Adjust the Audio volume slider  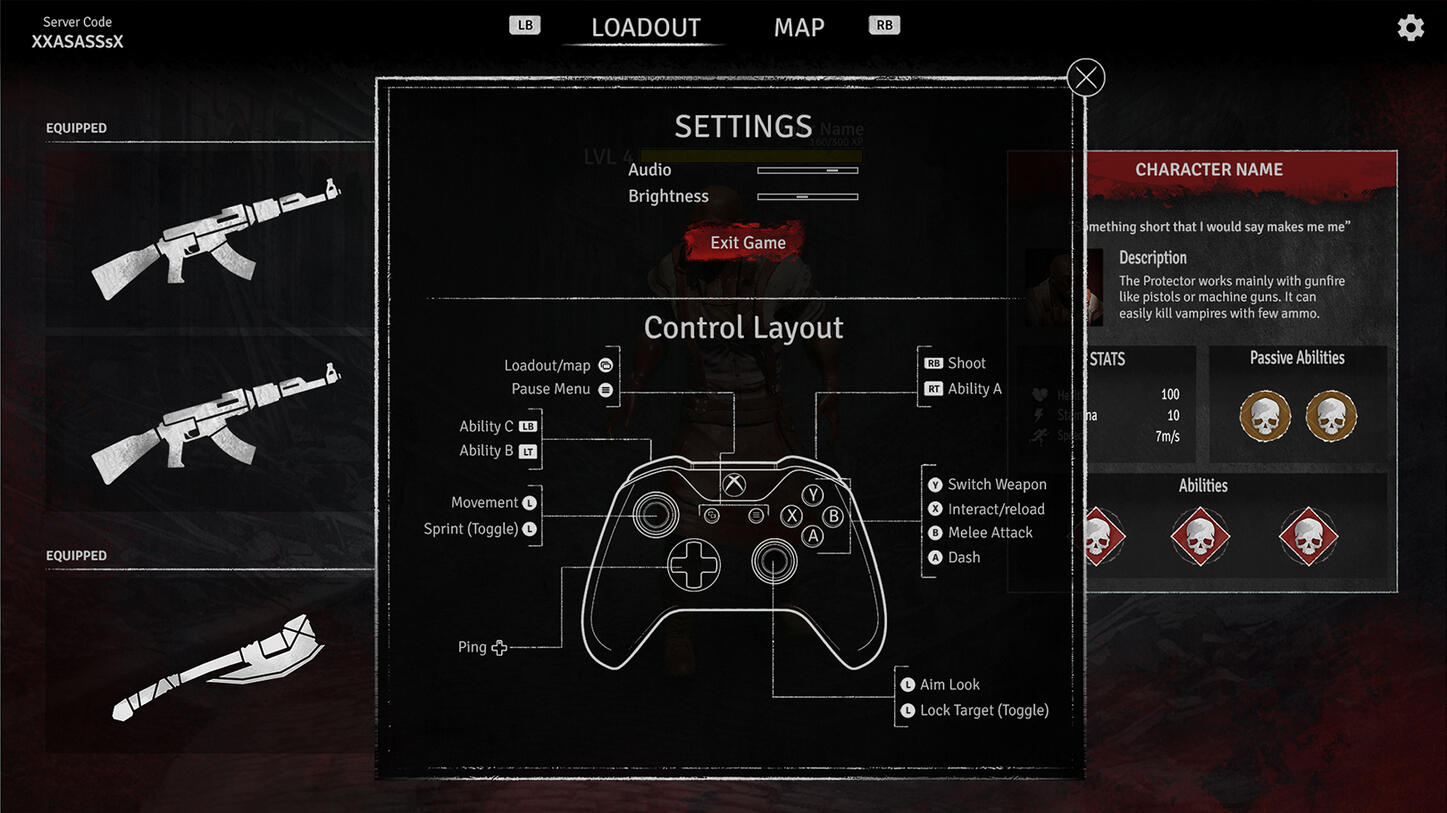(807, 171)
